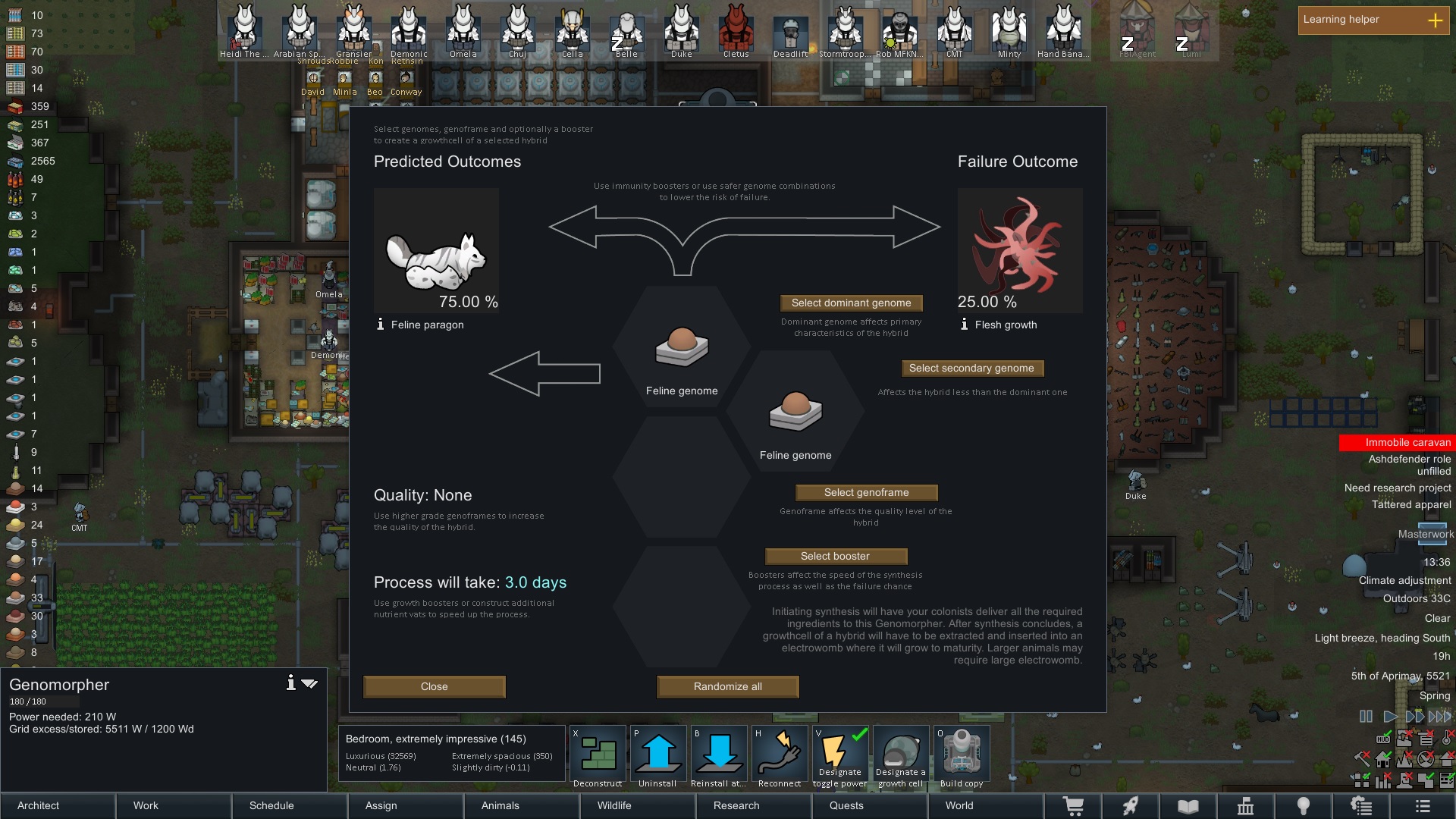
Task: Switch to the Architect tab
Action: tap(38, 805)
